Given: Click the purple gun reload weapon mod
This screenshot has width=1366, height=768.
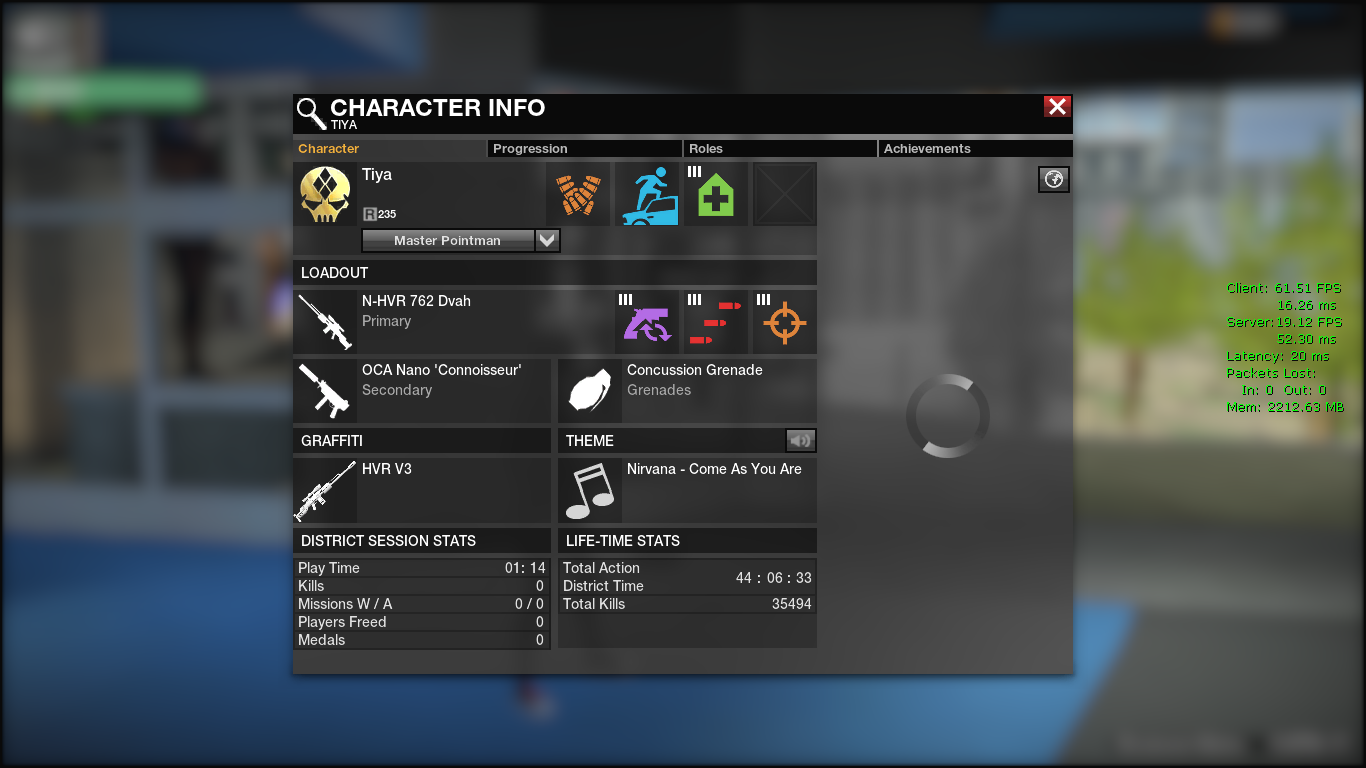Looking at the screenshot, I should tap(647, 322).
